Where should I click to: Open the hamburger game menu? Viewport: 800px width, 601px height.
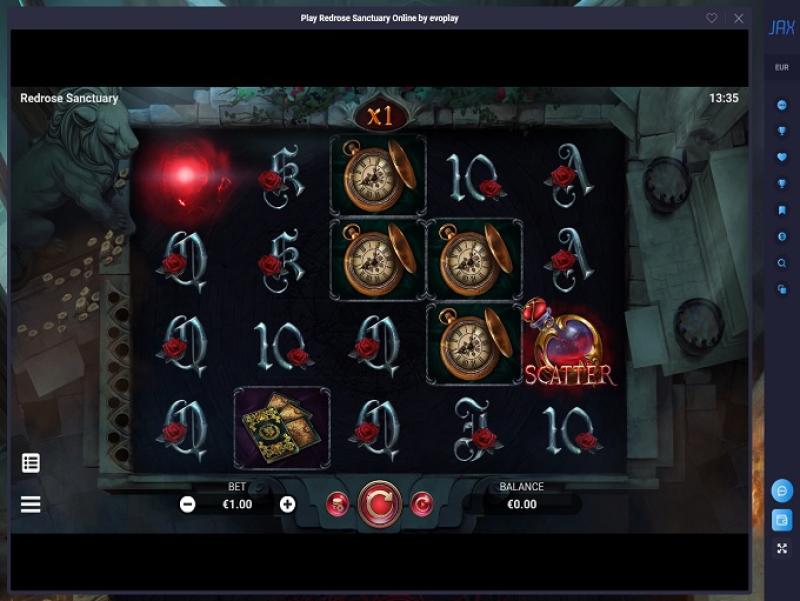(x=31, y=504)
